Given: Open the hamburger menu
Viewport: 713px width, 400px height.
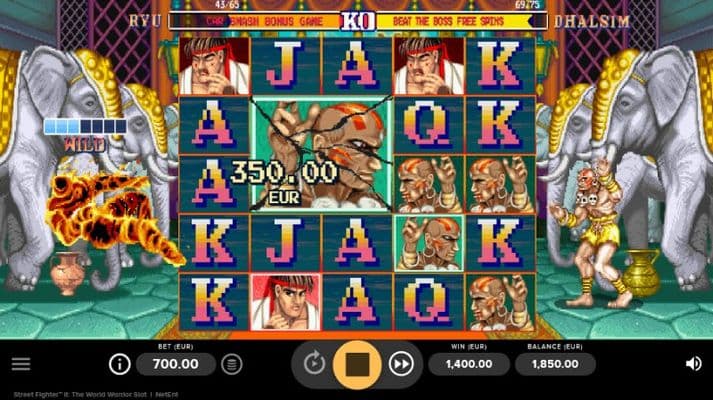Looking at the screenshot, I should tap(20, 364).
